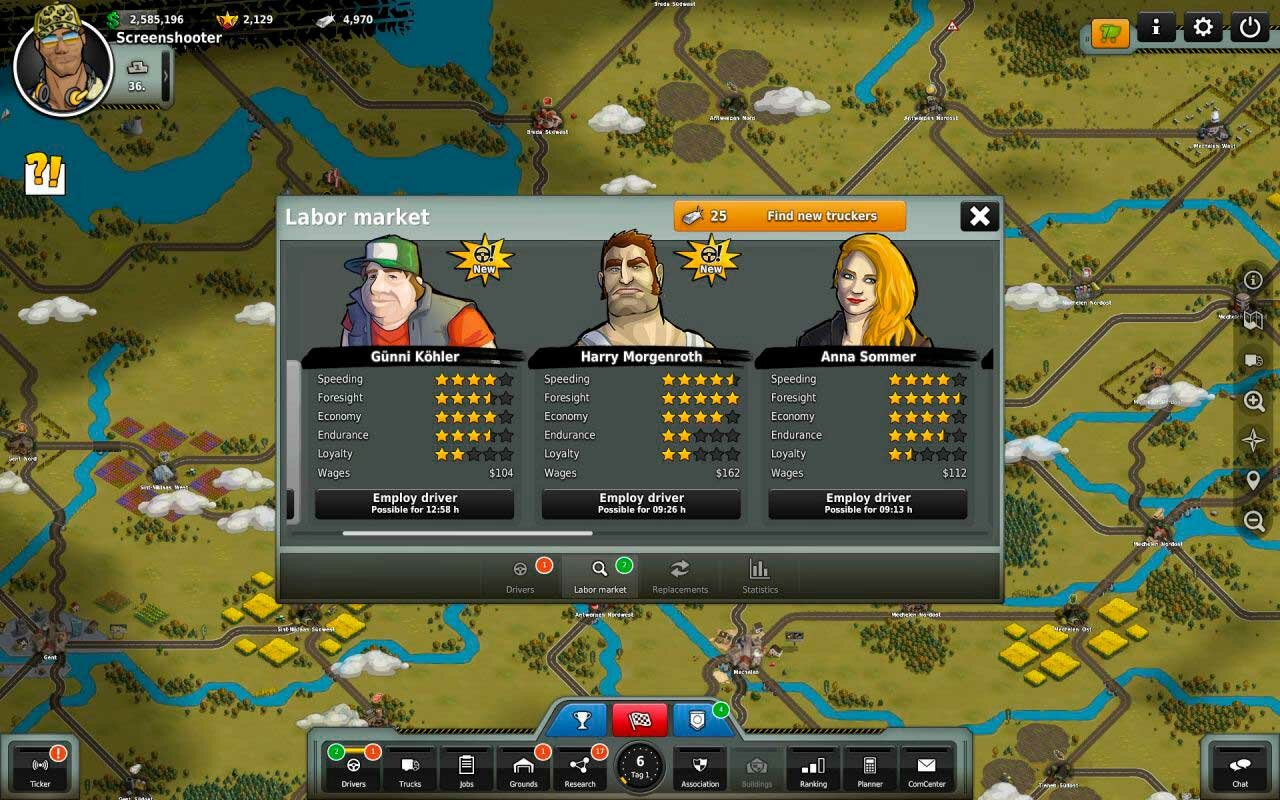Employ driver Harry Morgenroth
Screen dimensions: 1280x800
pyautogui.click(x=641, y=503)
